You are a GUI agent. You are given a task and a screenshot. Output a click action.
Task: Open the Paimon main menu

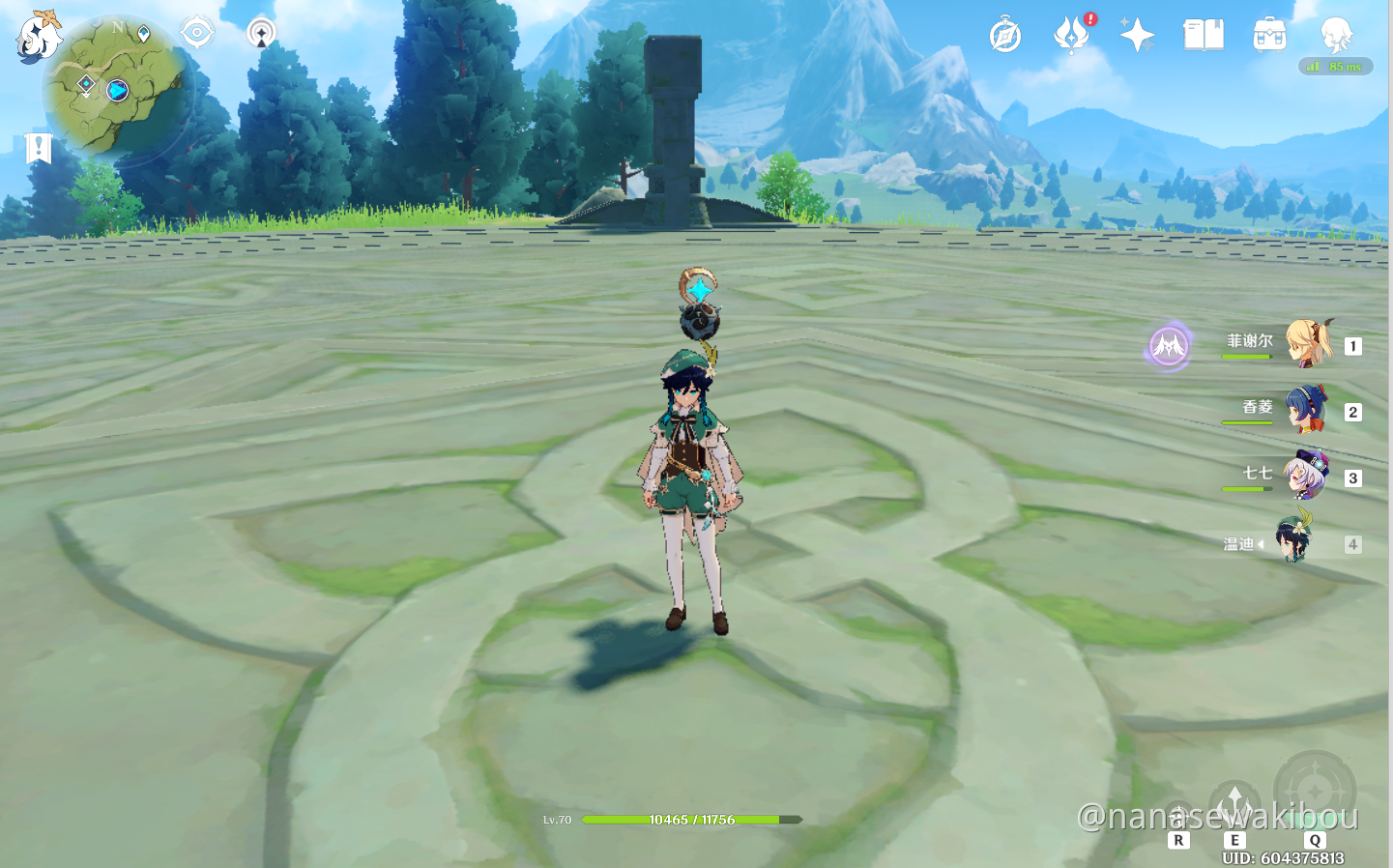point(39,37)
